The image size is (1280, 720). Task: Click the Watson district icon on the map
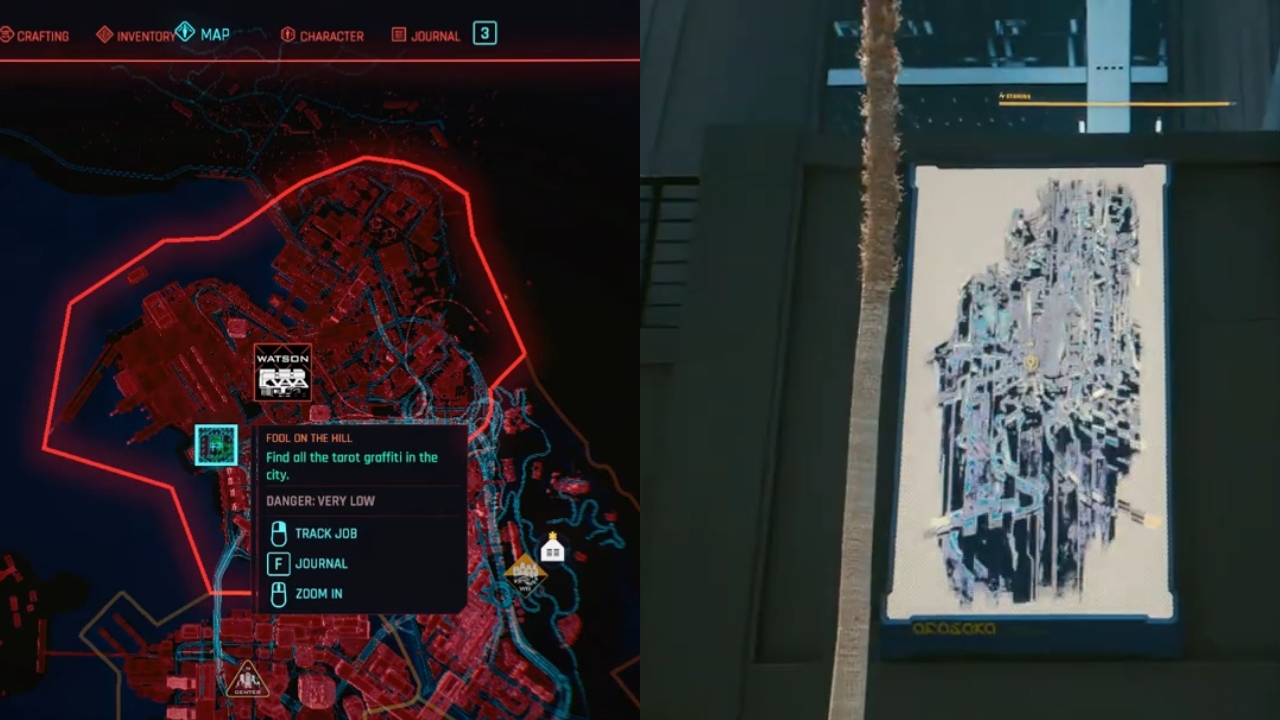pos(283,372)
